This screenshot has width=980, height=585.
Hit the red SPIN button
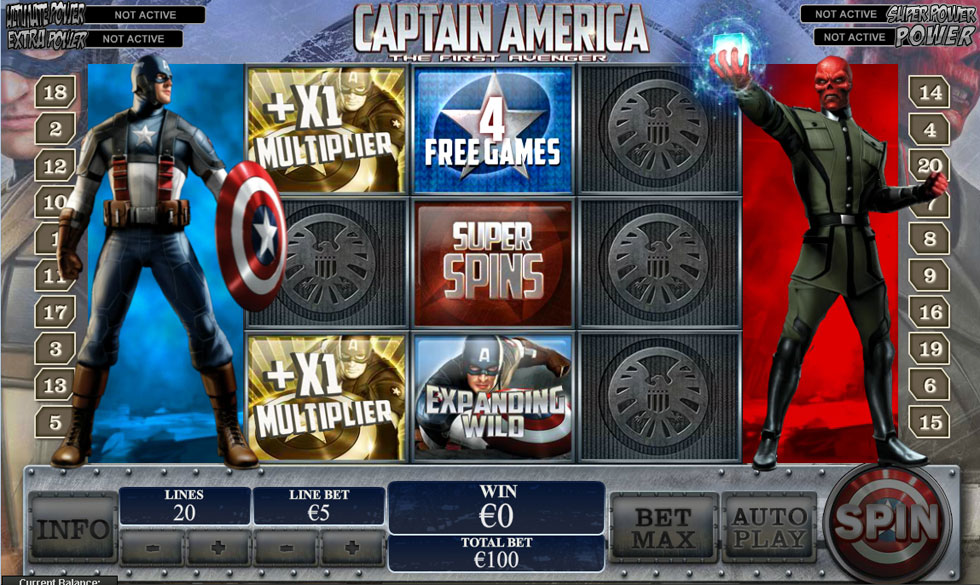point(888,521)
